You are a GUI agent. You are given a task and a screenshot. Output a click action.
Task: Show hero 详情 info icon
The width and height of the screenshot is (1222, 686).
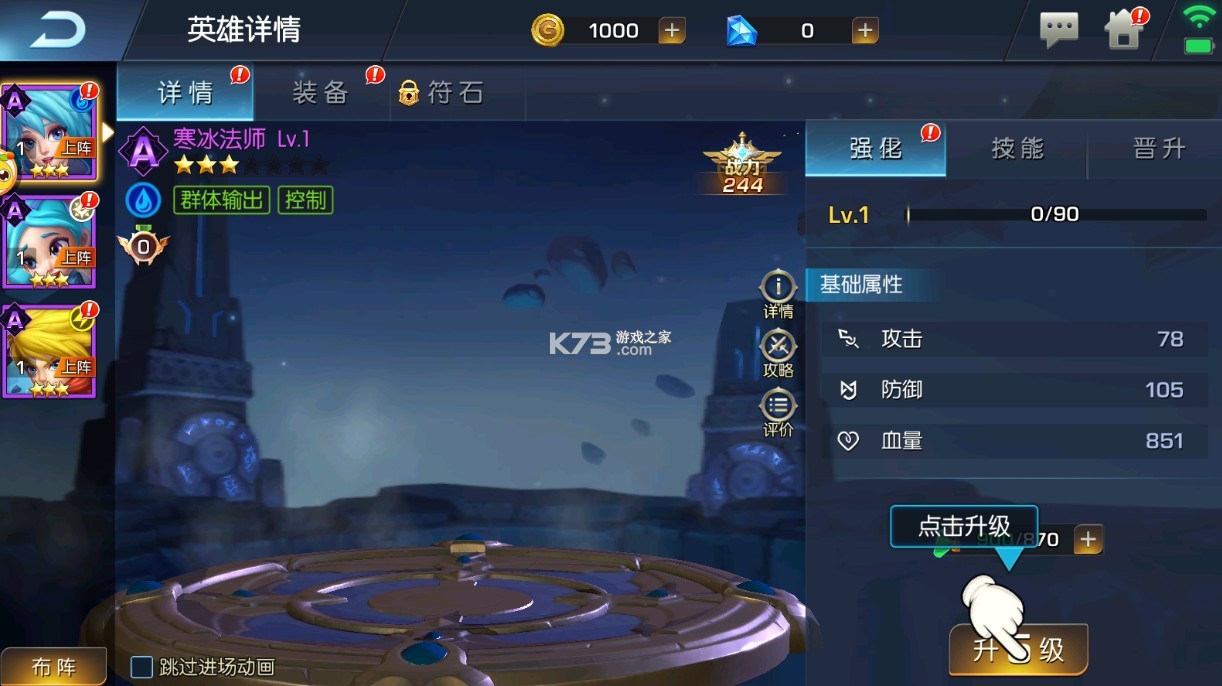778,294
